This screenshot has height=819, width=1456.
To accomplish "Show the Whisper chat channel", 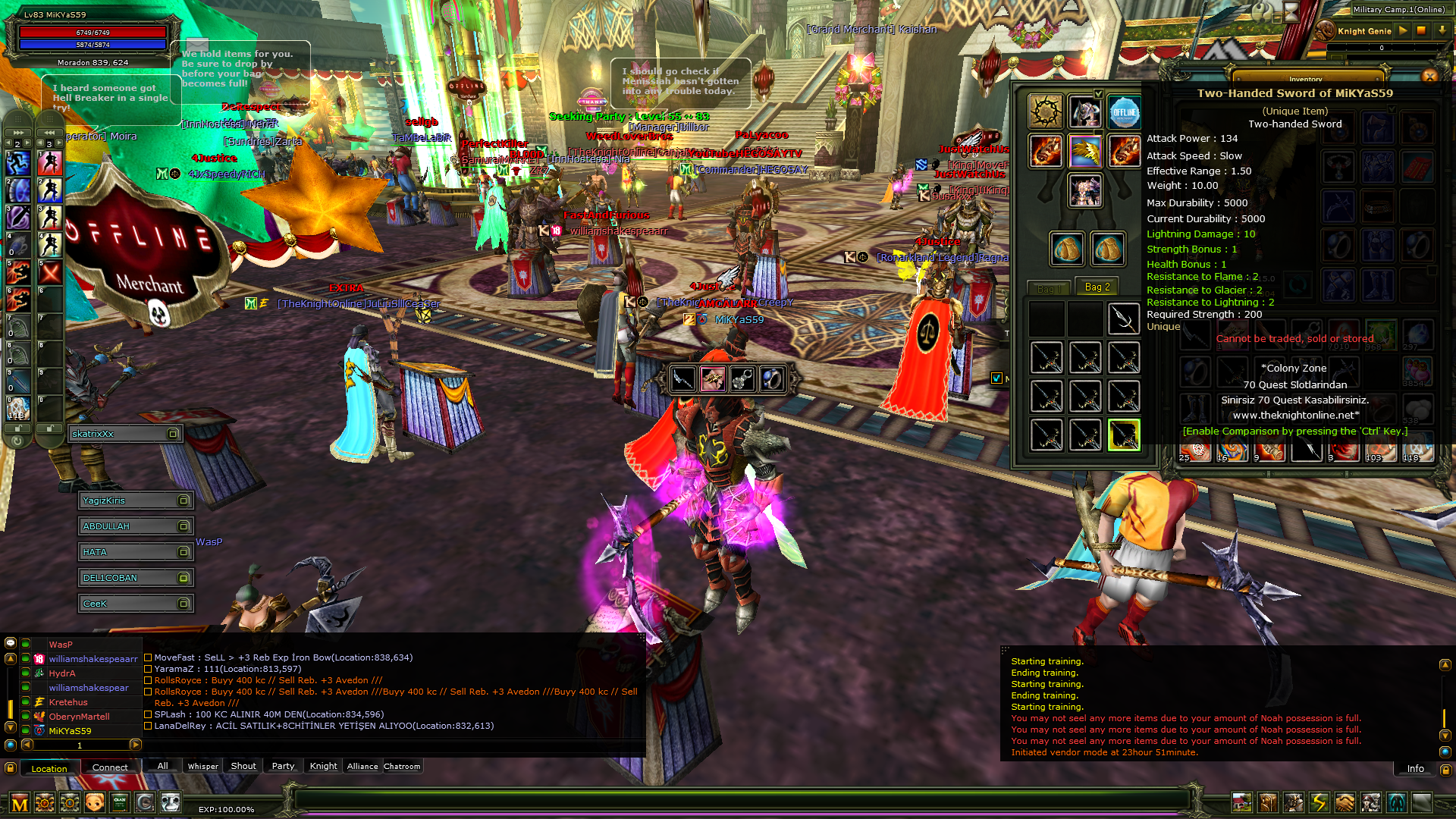I will click(x=202, y=766).
